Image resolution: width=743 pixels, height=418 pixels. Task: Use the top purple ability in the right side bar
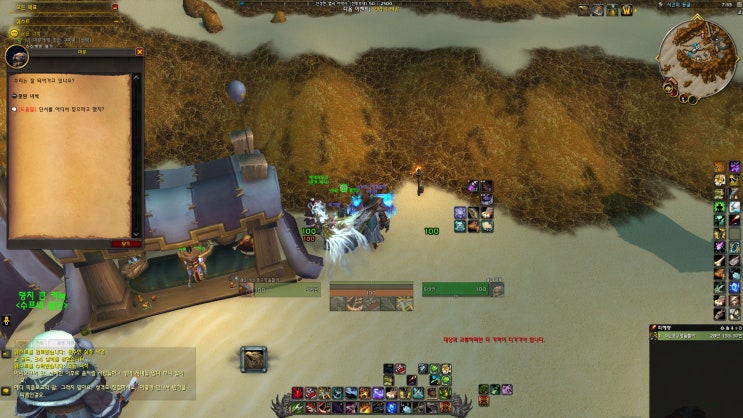point(734,167)
